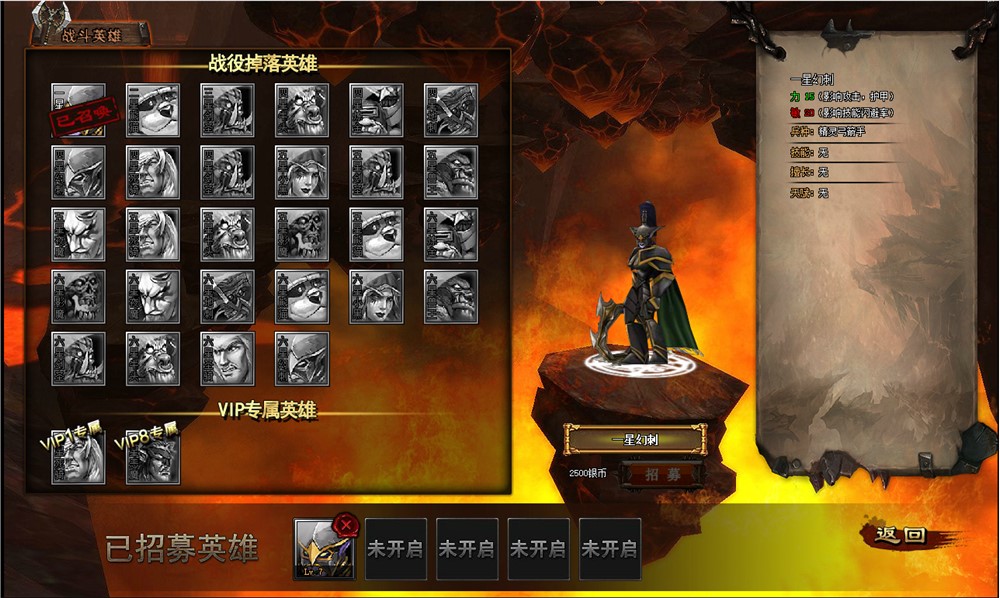Pick the two-star panda (二星熊猫) hero
The width and height of the screenshot is (1000, 598).
pos(153,110)
